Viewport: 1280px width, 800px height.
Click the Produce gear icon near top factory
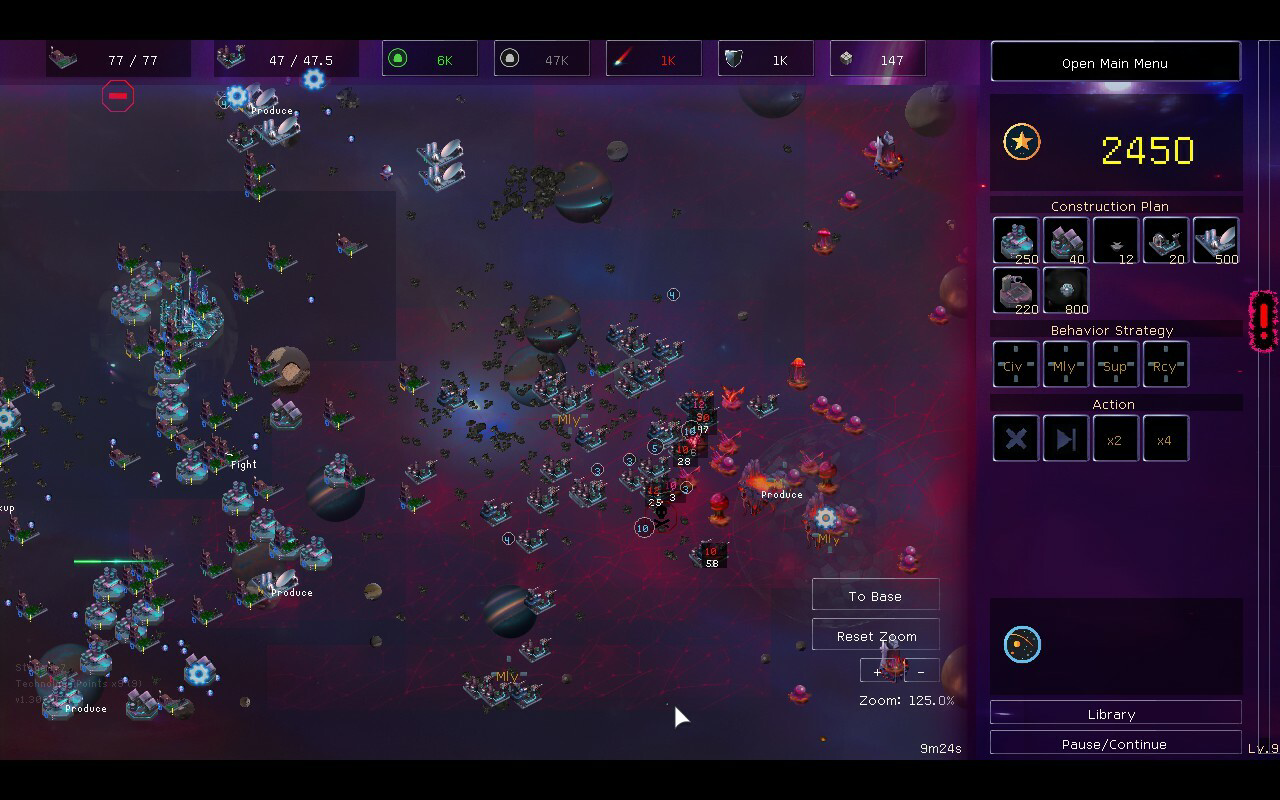click(x=237, y=99)
